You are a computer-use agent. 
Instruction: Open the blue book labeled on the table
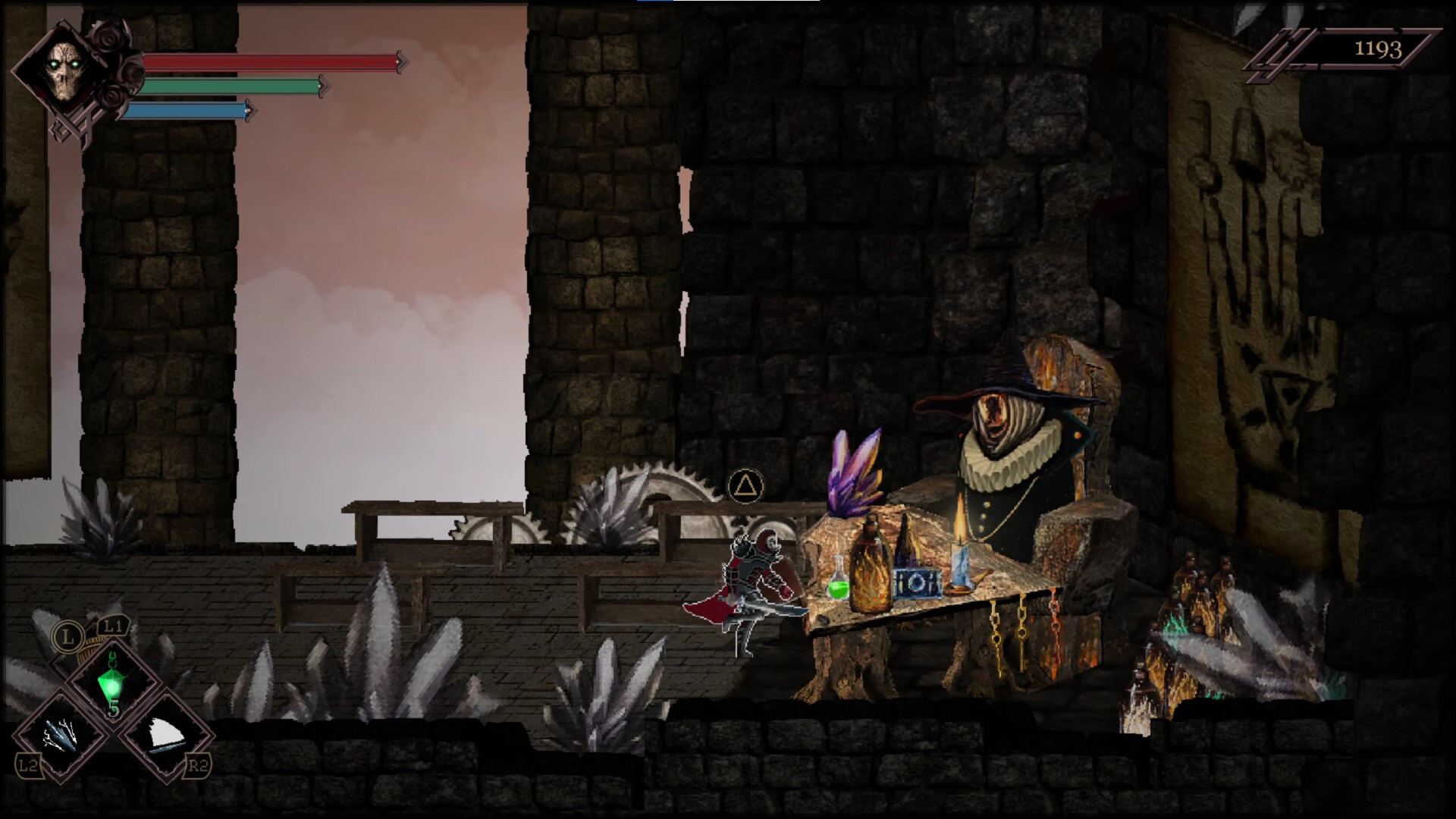[919, 584]
